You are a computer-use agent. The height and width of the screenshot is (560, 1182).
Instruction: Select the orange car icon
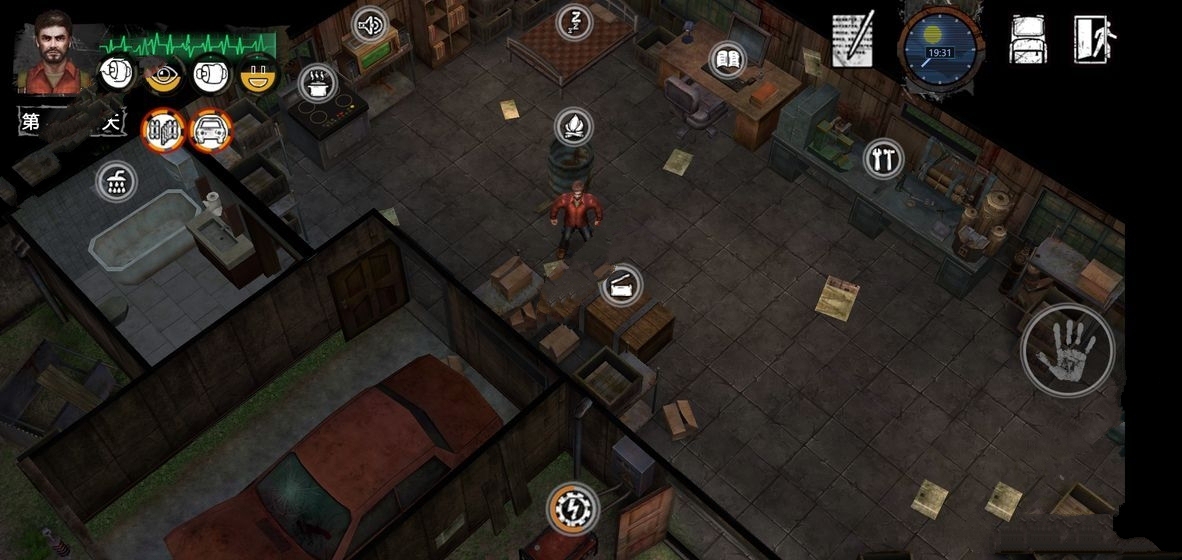[211, 129]
